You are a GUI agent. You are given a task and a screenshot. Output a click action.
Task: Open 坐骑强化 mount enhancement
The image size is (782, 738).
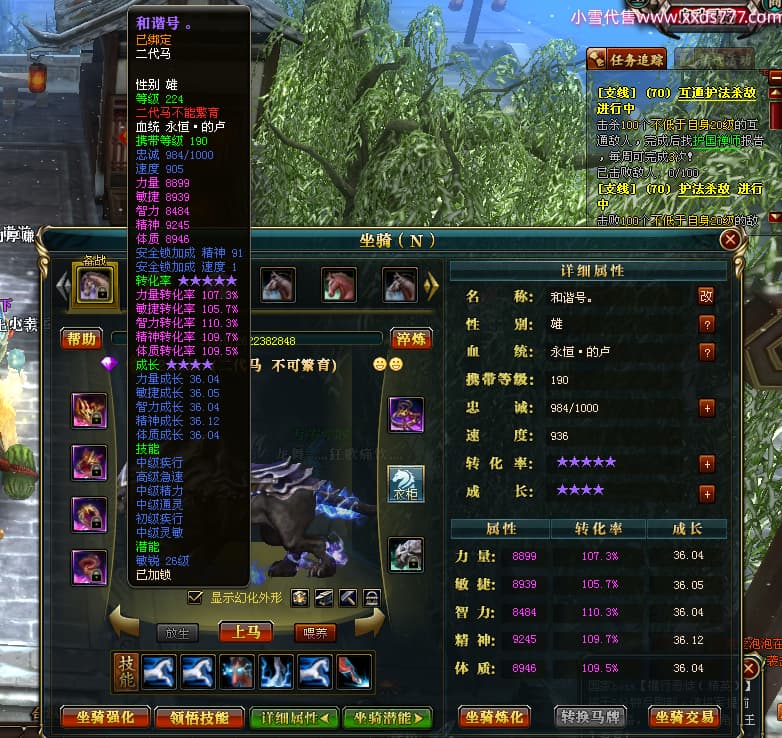click(105, 717)
